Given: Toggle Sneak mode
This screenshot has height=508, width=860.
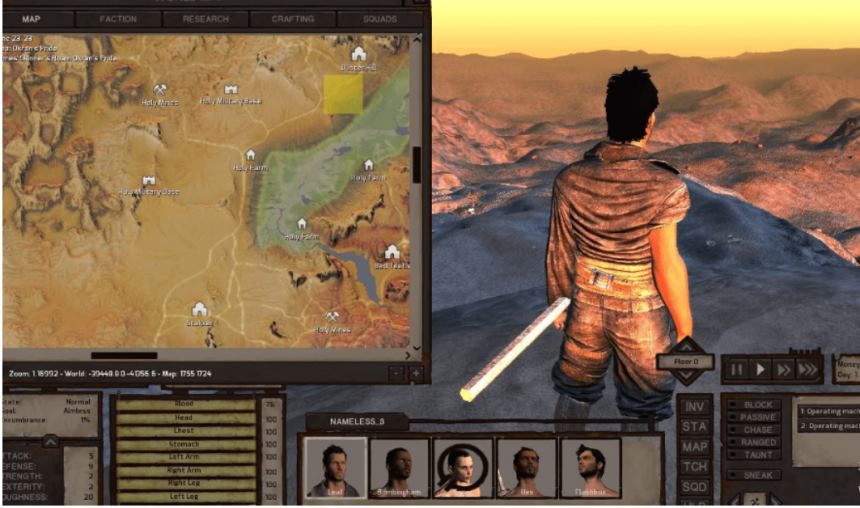Looking at the screenshot, I should coord(758,475).
